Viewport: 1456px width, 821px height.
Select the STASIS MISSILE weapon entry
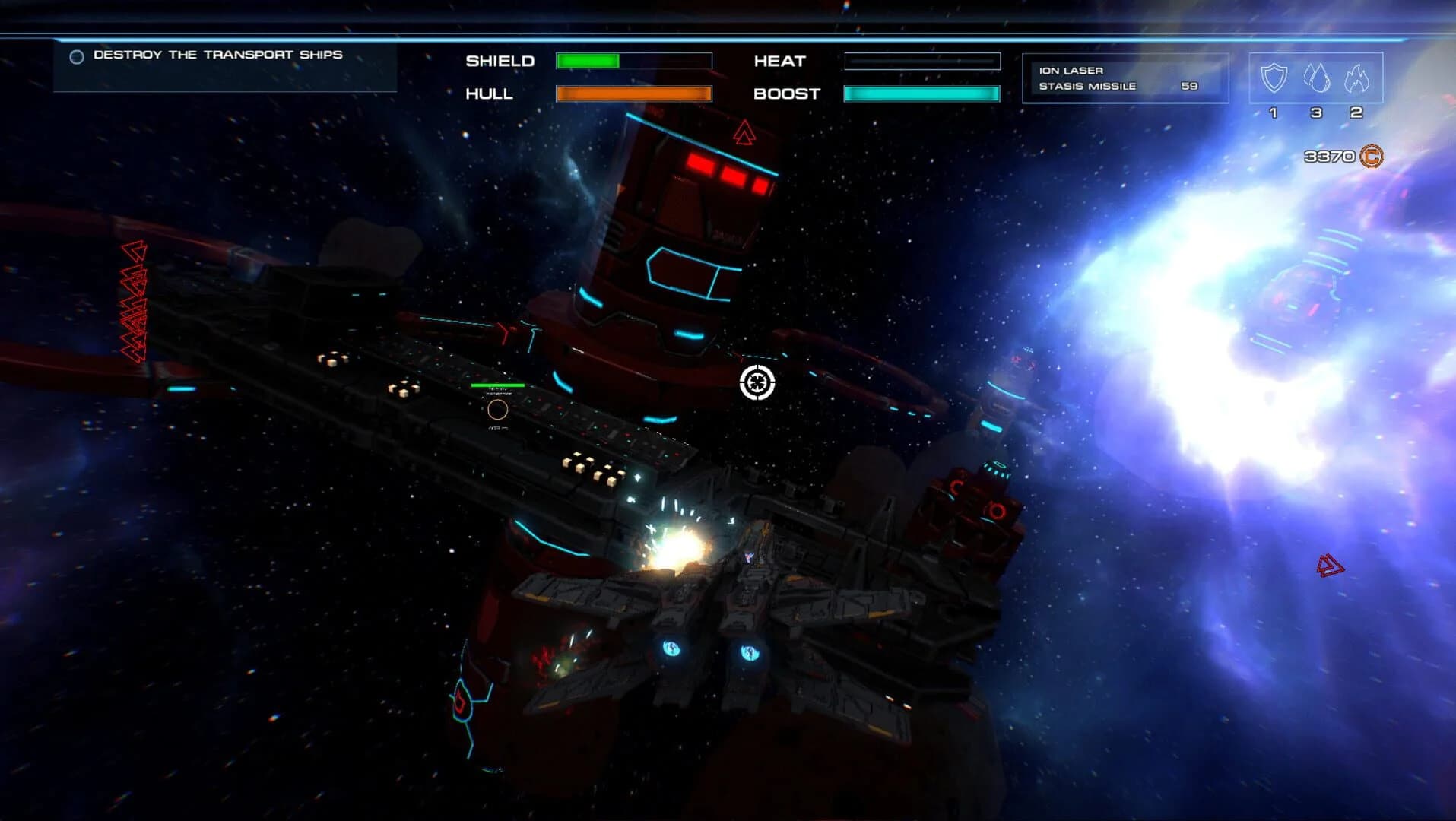click(1086, 86)
